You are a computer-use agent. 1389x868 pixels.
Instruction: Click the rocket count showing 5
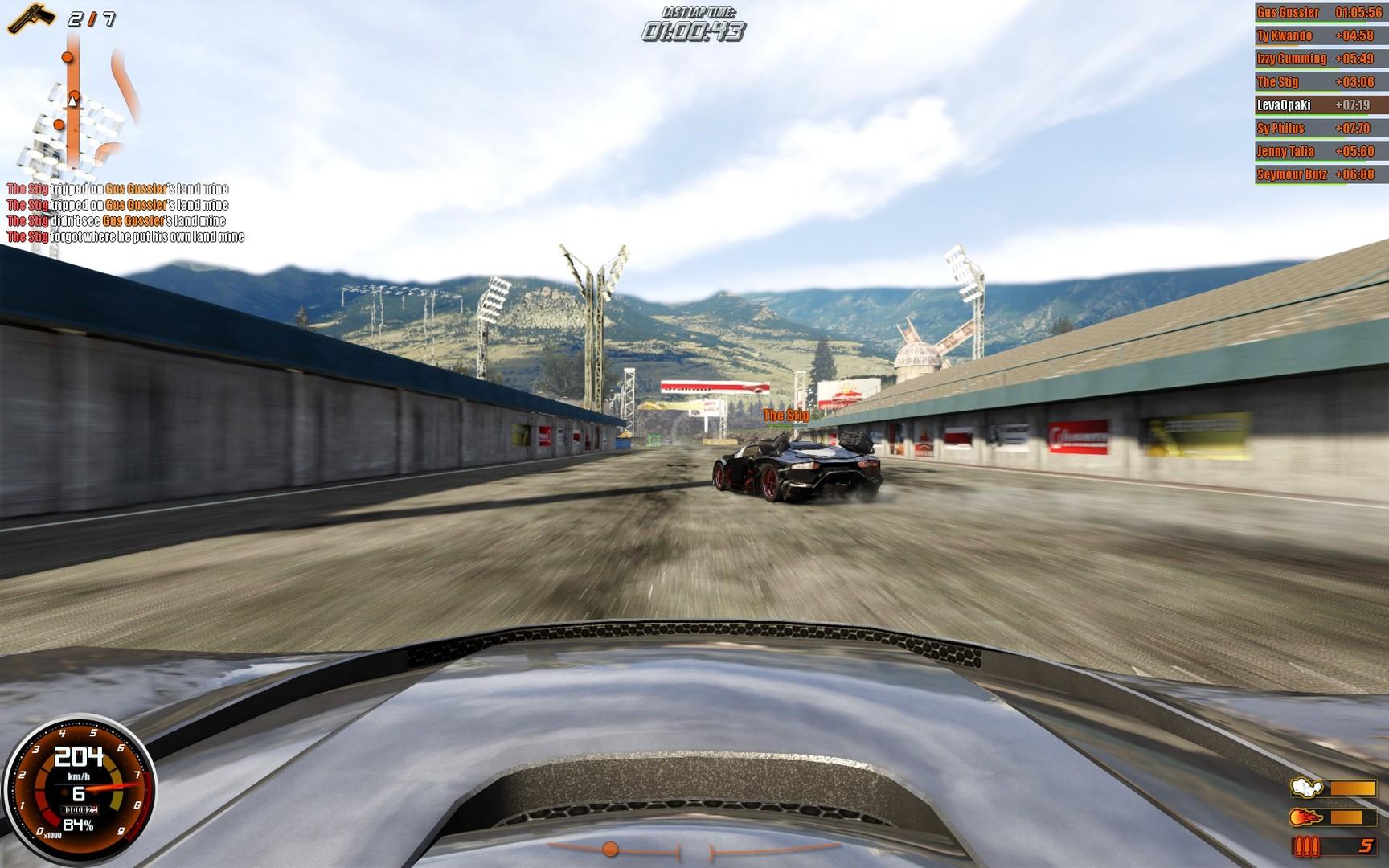(x=1365, y=845)
